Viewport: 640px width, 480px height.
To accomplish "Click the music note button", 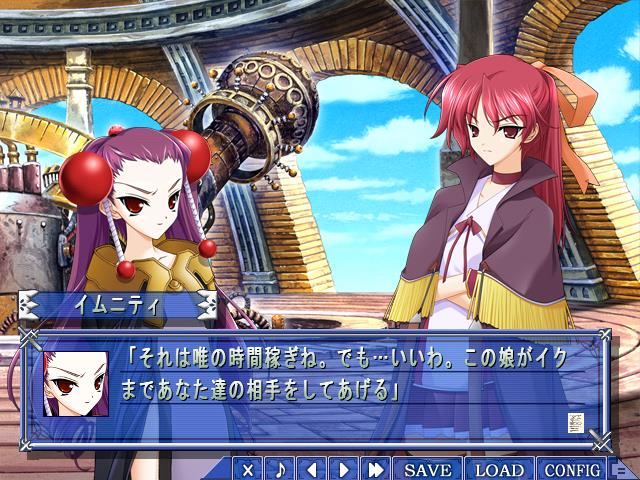I will click(280, 469).
